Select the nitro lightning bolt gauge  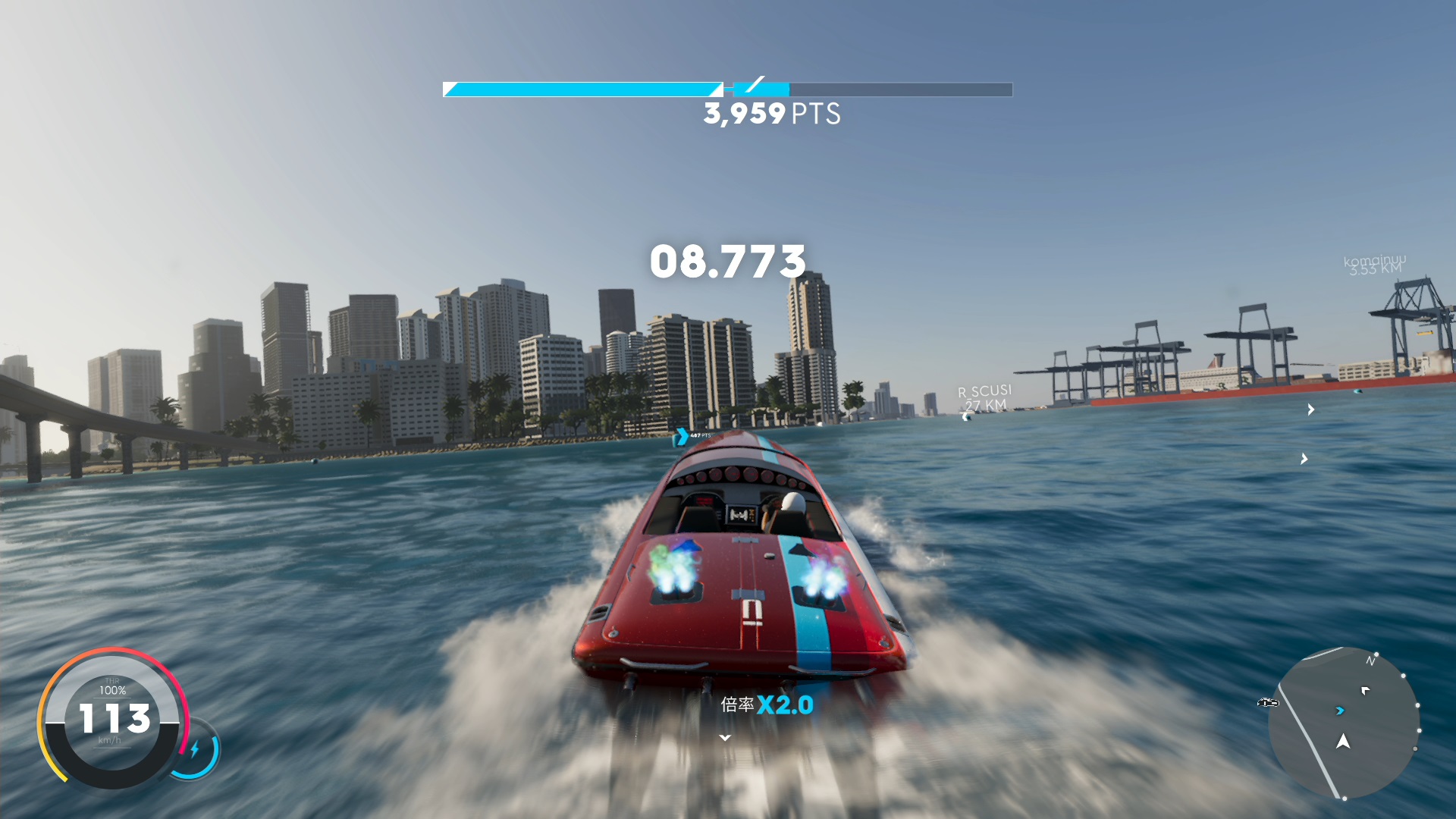[x=195, y=749]
